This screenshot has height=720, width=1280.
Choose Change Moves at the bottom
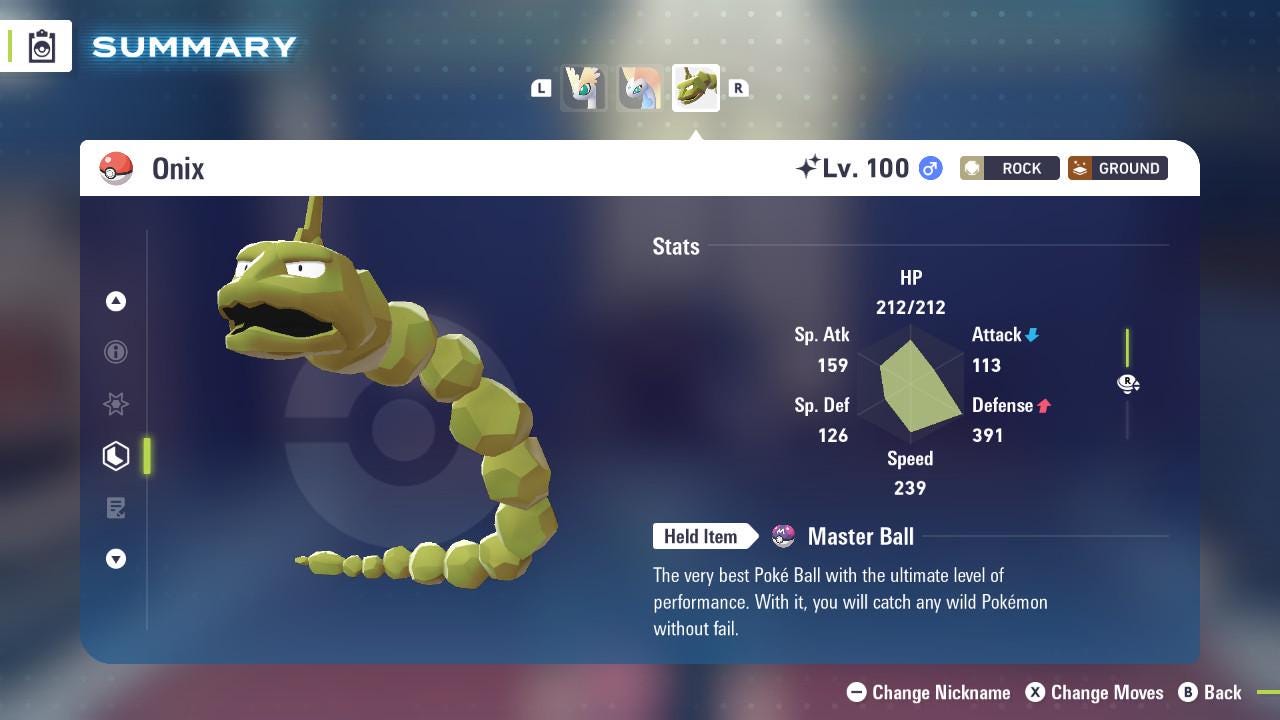pyautogui.click(x=1095, y=692)
